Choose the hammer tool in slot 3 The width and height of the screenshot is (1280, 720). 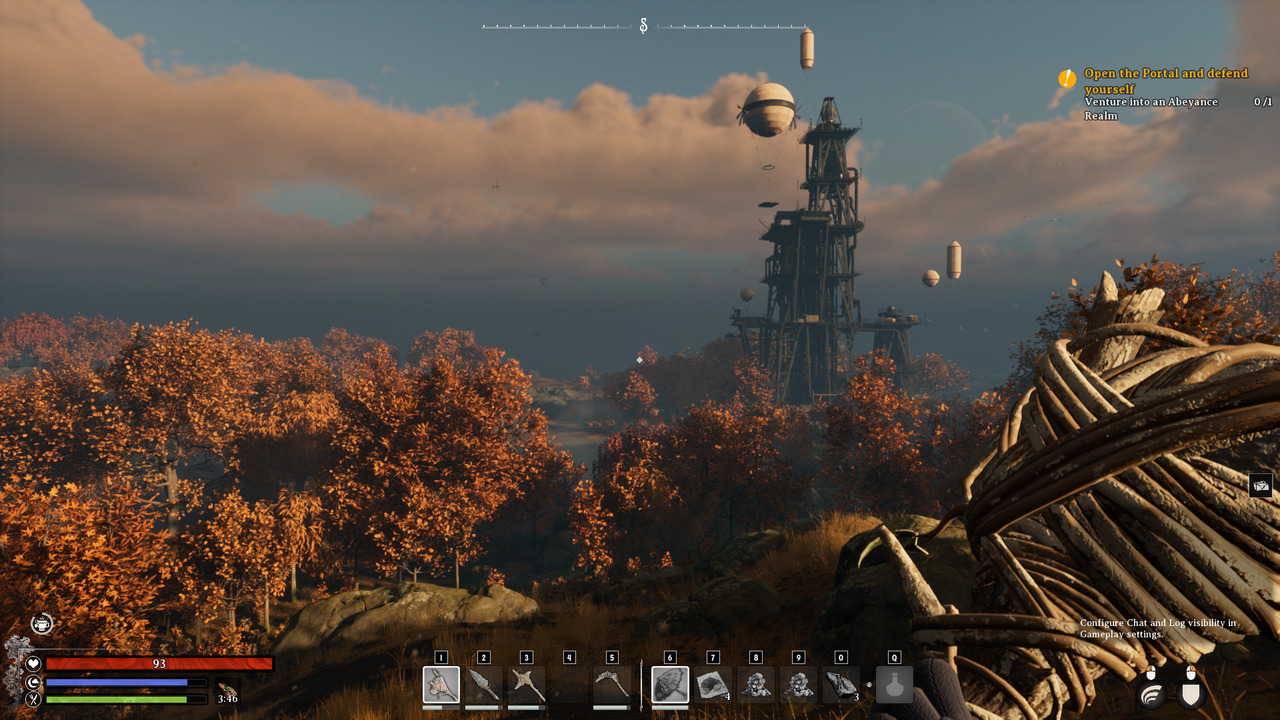pos(526,685)
